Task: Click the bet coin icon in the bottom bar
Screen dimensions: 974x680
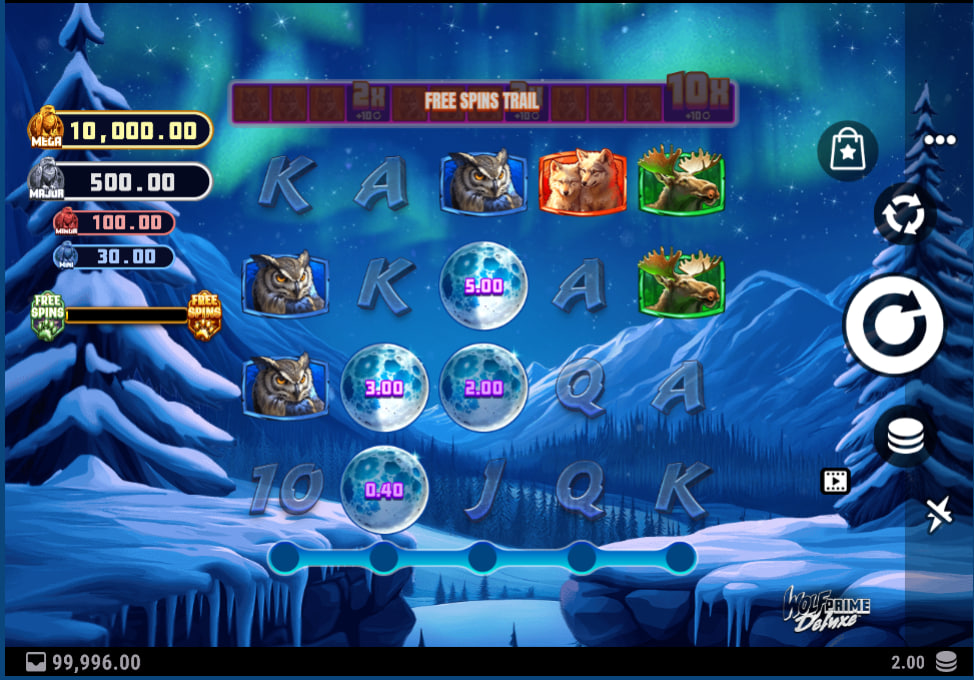Action: point(945,662)
